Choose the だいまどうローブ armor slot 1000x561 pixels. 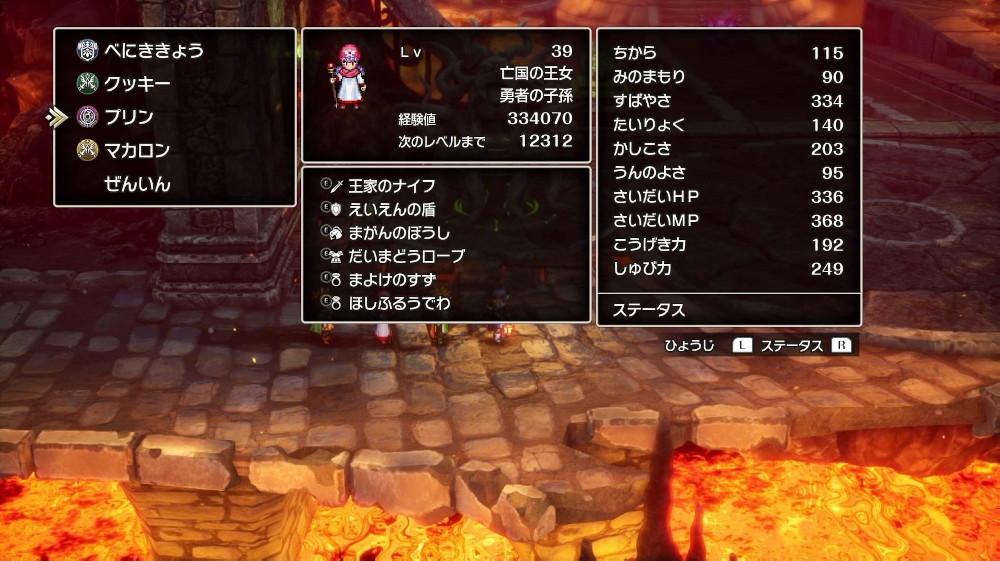tap(406, 256)
